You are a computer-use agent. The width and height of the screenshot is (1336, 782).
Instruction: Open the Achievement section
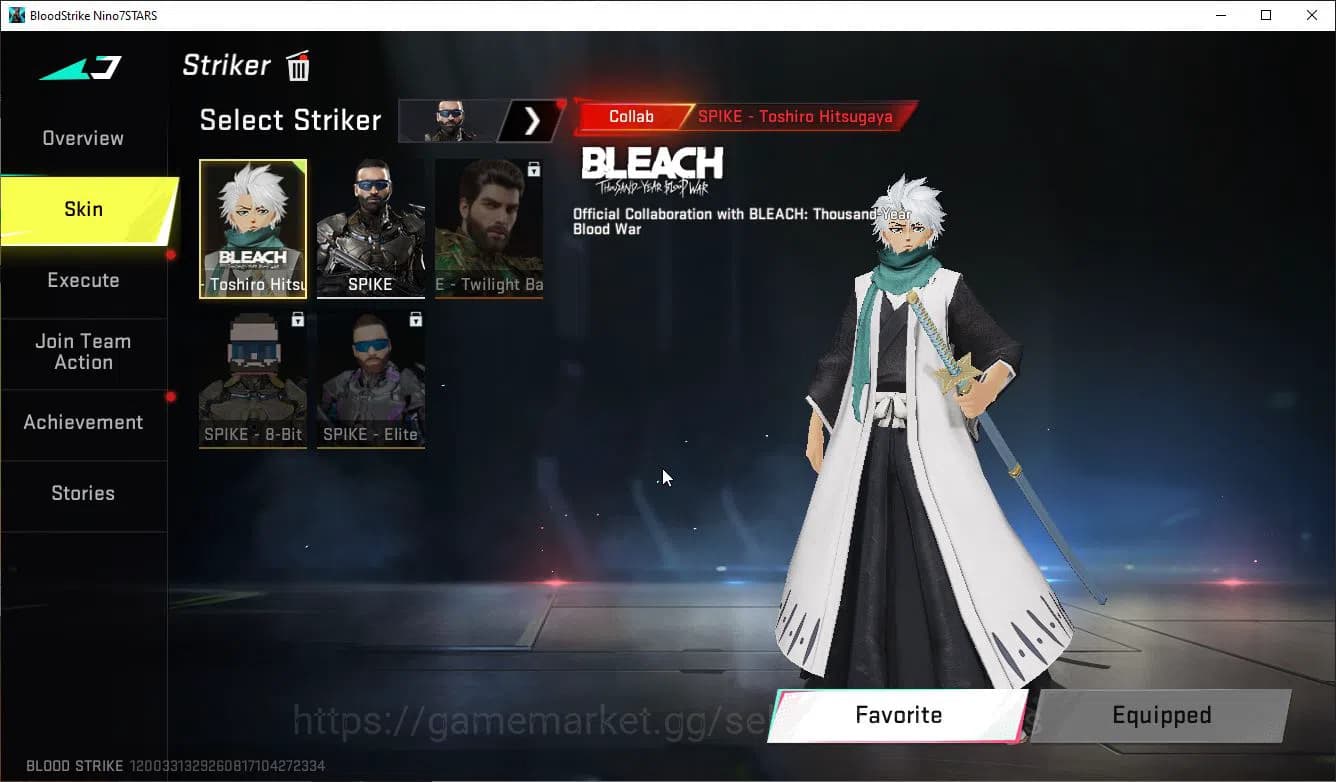point(83,422)
